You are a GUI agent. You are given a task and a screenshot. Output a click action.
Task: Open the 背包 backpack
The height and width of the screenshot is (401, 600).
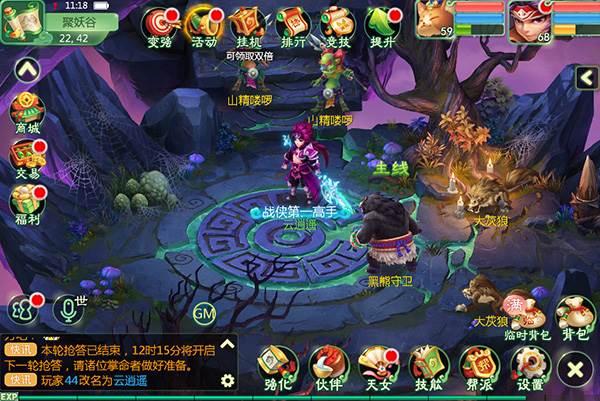[575, 315]
